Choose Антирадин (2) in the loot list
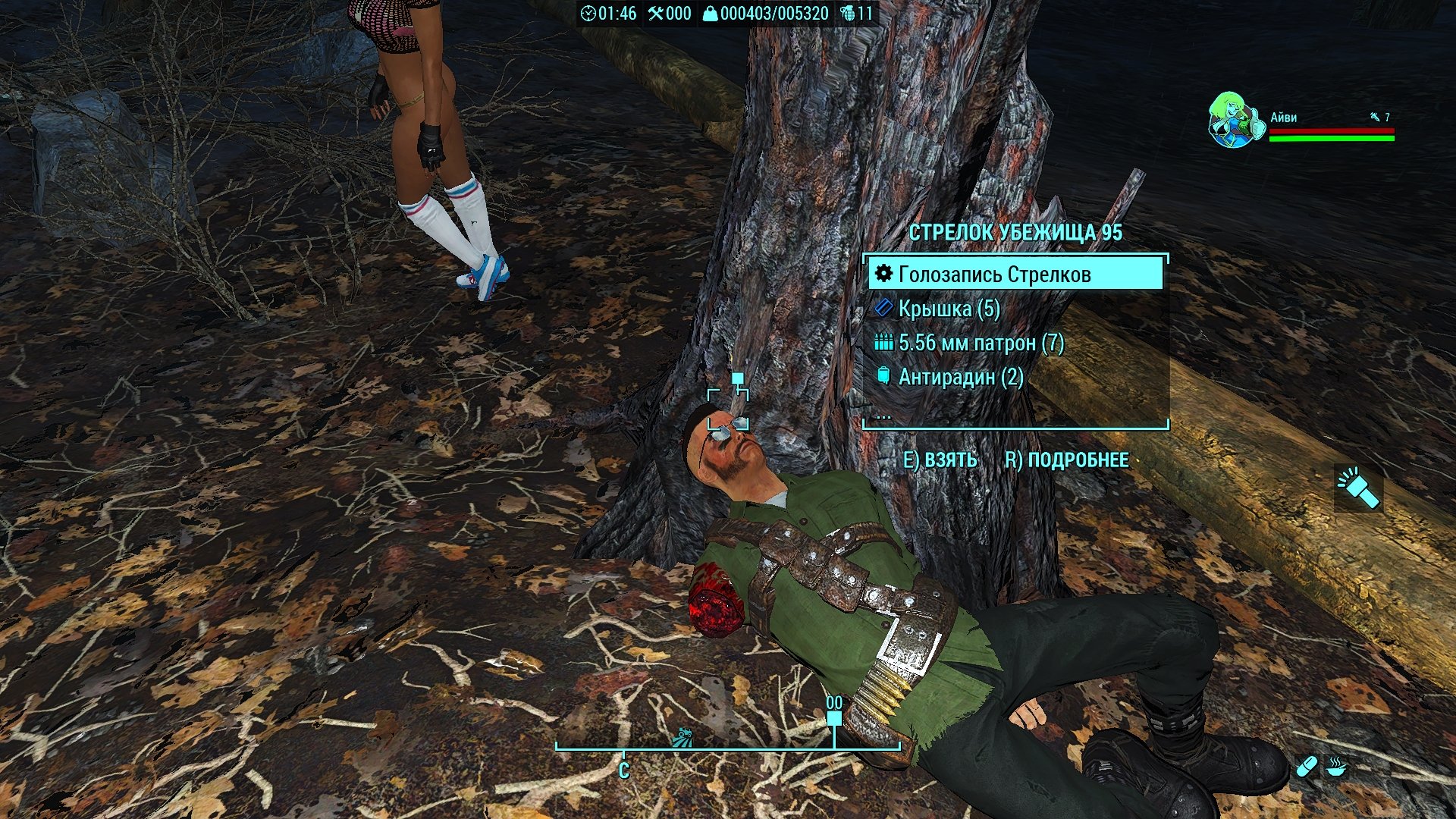 click(960, 377)
